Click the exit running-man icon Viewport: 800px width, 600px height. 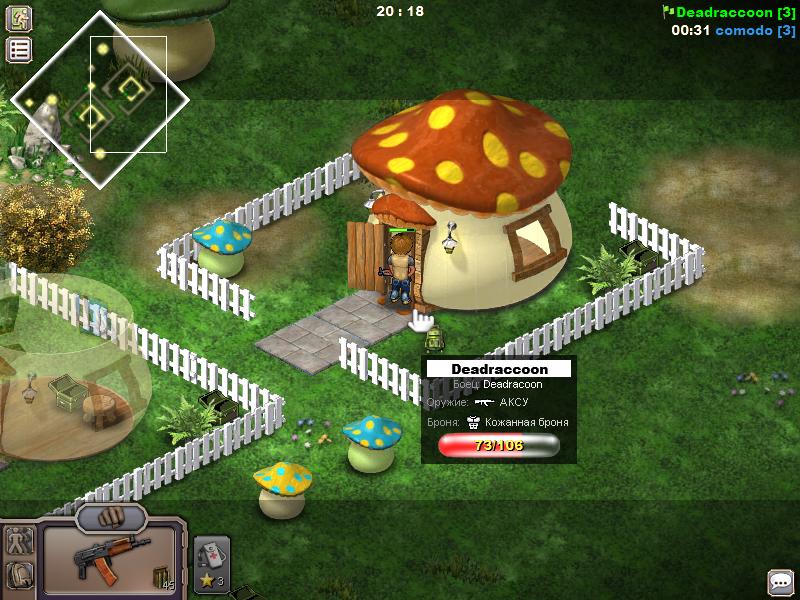pyautogui.click(x=19, y=18)
